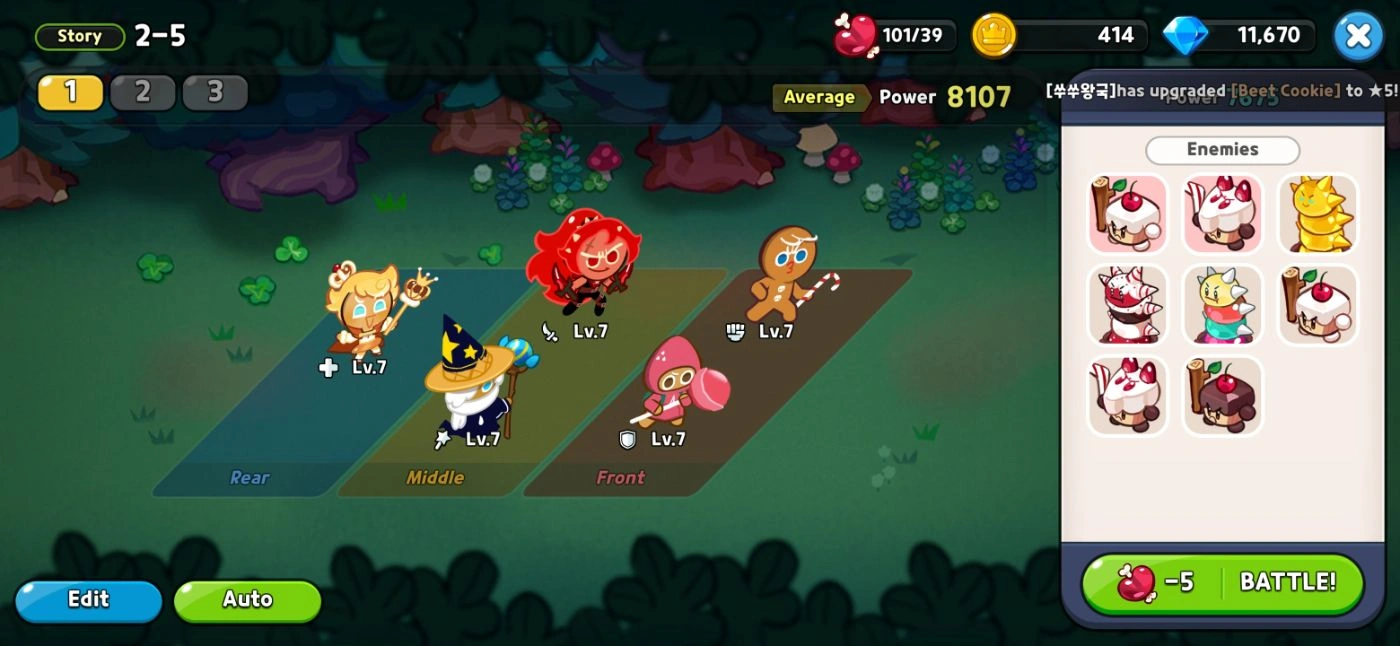Open the Beet Cookie upgrade announcement

1222,90
